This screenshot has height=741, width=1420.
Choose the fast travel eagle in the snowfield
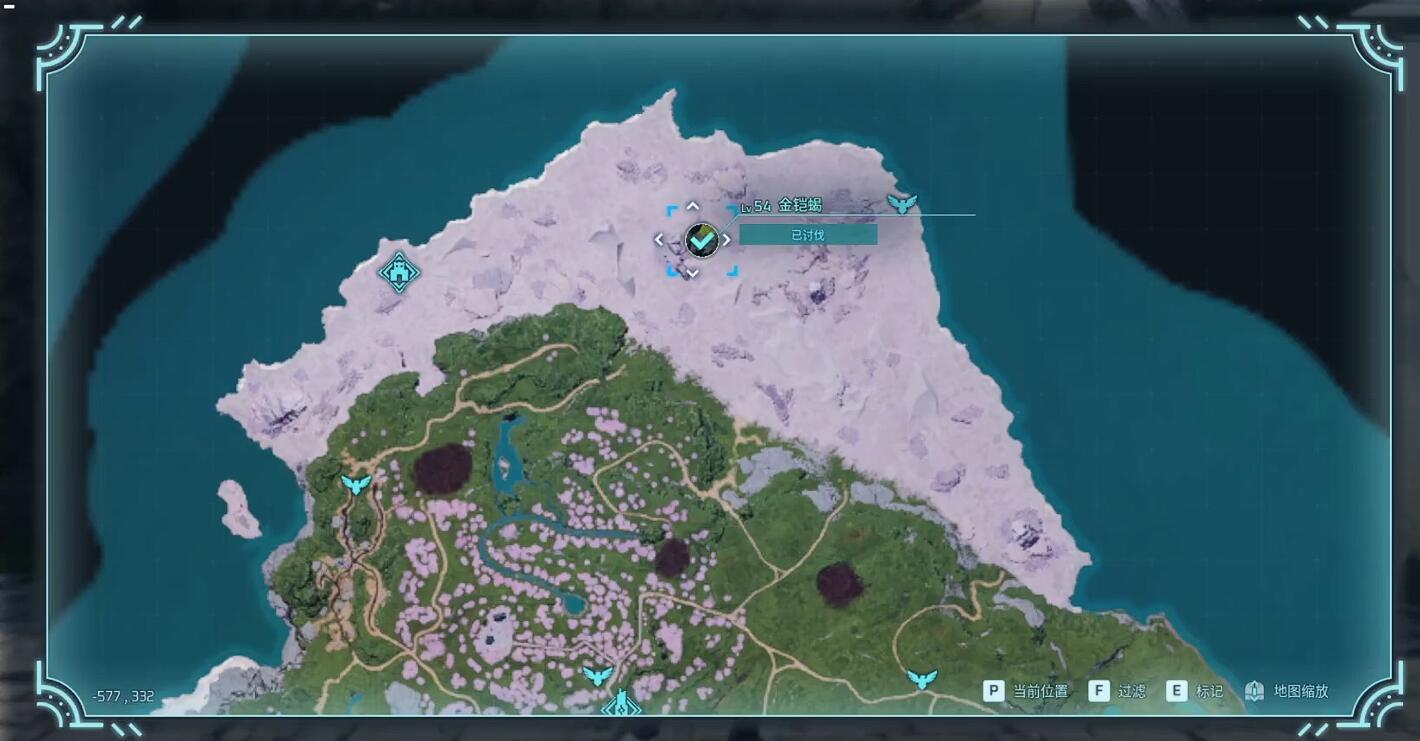(x=902, y=204)
